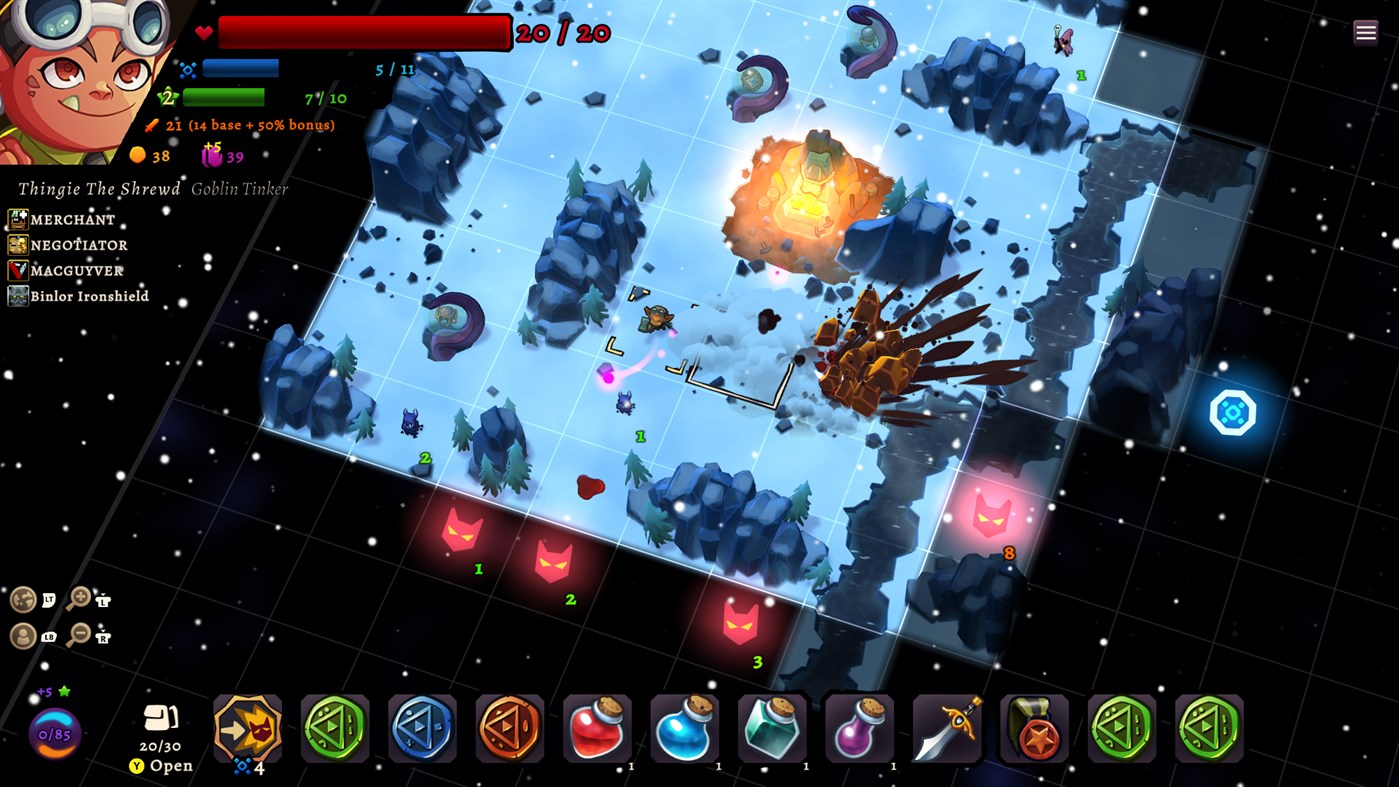Toggle the world map overview icon
Screen dimensions: 1399x787
(22, 598)
